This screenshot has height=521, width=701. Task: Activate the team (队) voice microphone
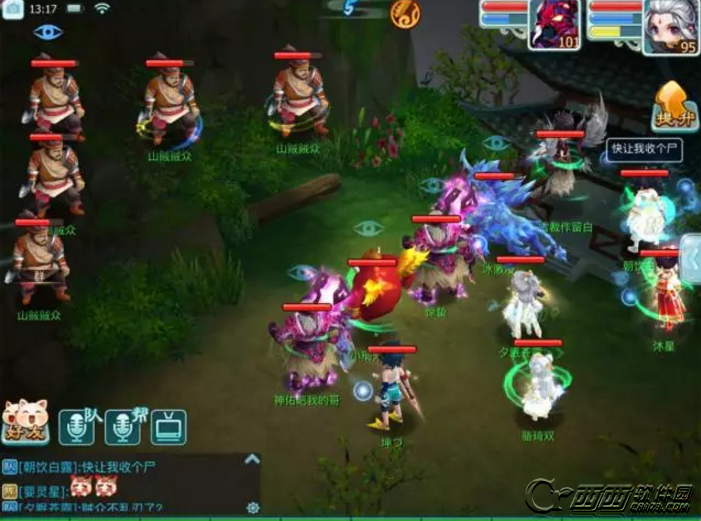[x=78, y=426]
